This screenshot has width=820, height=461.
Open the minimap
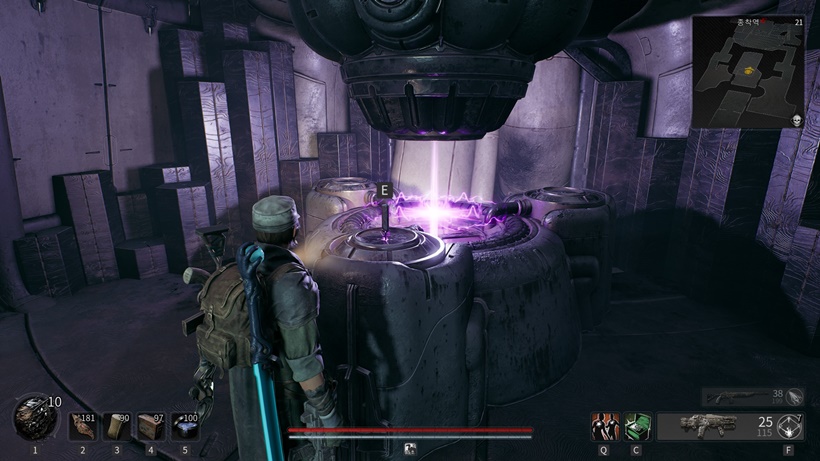coord(748,72)
